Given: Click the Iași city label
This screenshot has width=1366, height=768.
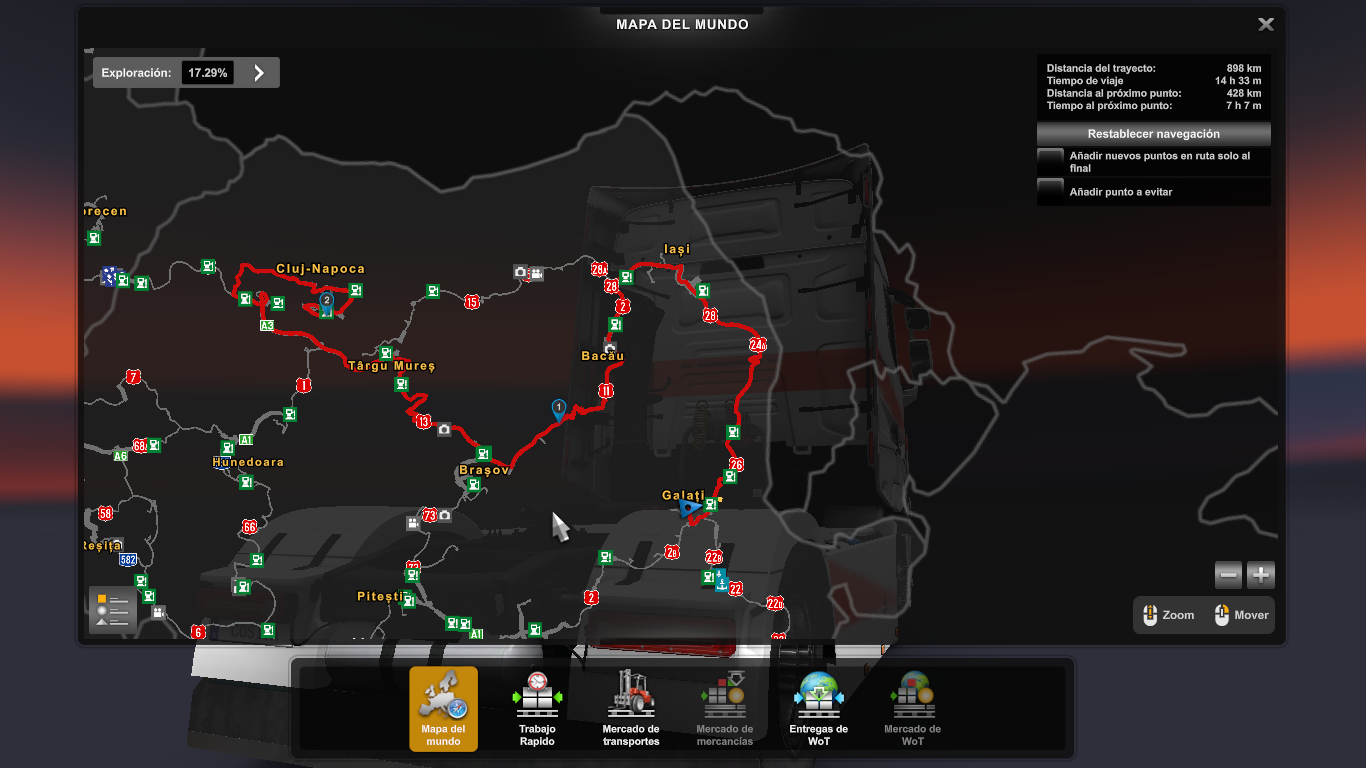Looking at the screenshot, I should (x=677, y=249).
